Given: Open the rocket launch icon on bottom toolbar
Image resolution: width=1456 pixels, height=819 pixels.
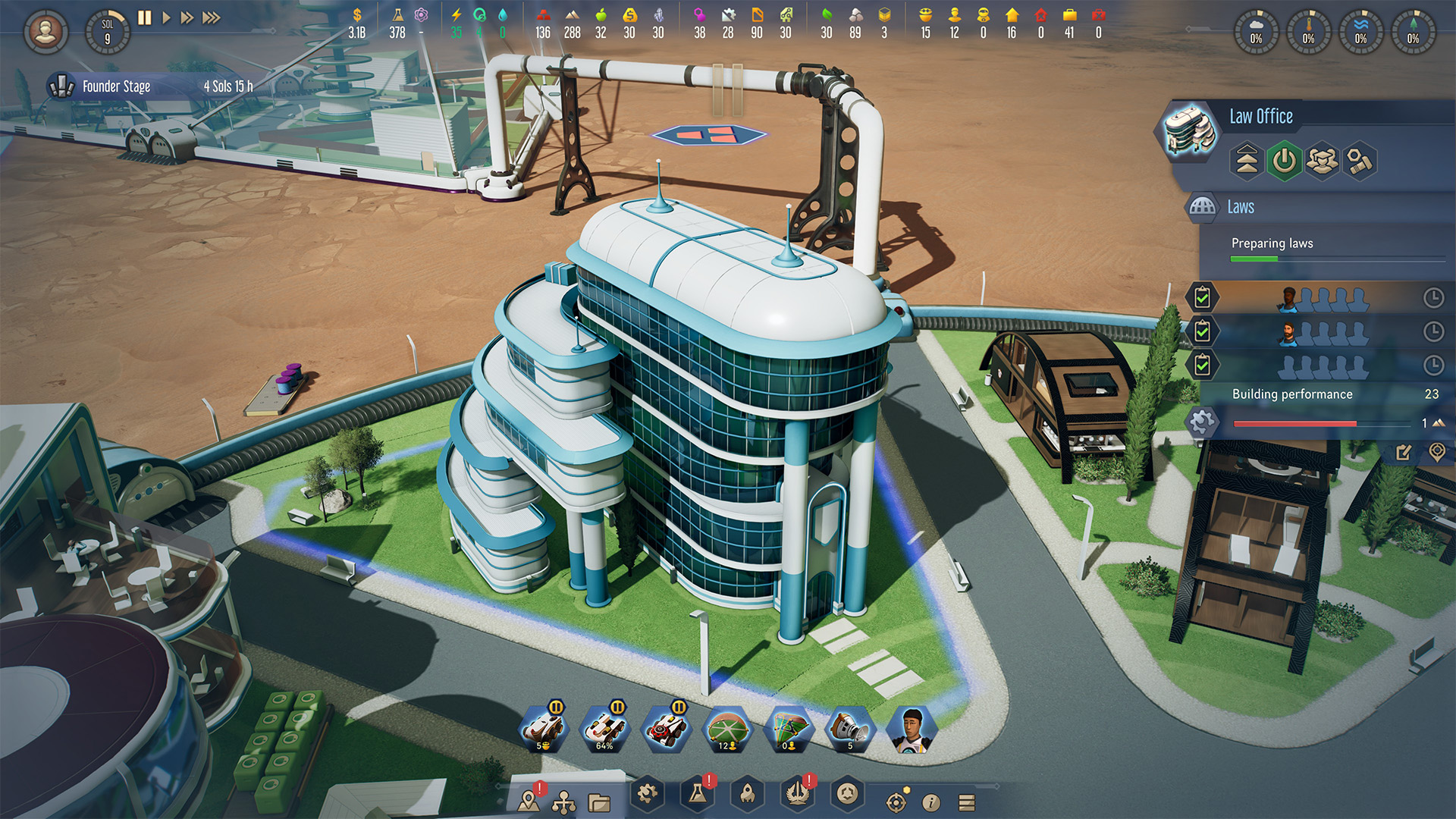Looking at the screenshot, I should point(747,794).
